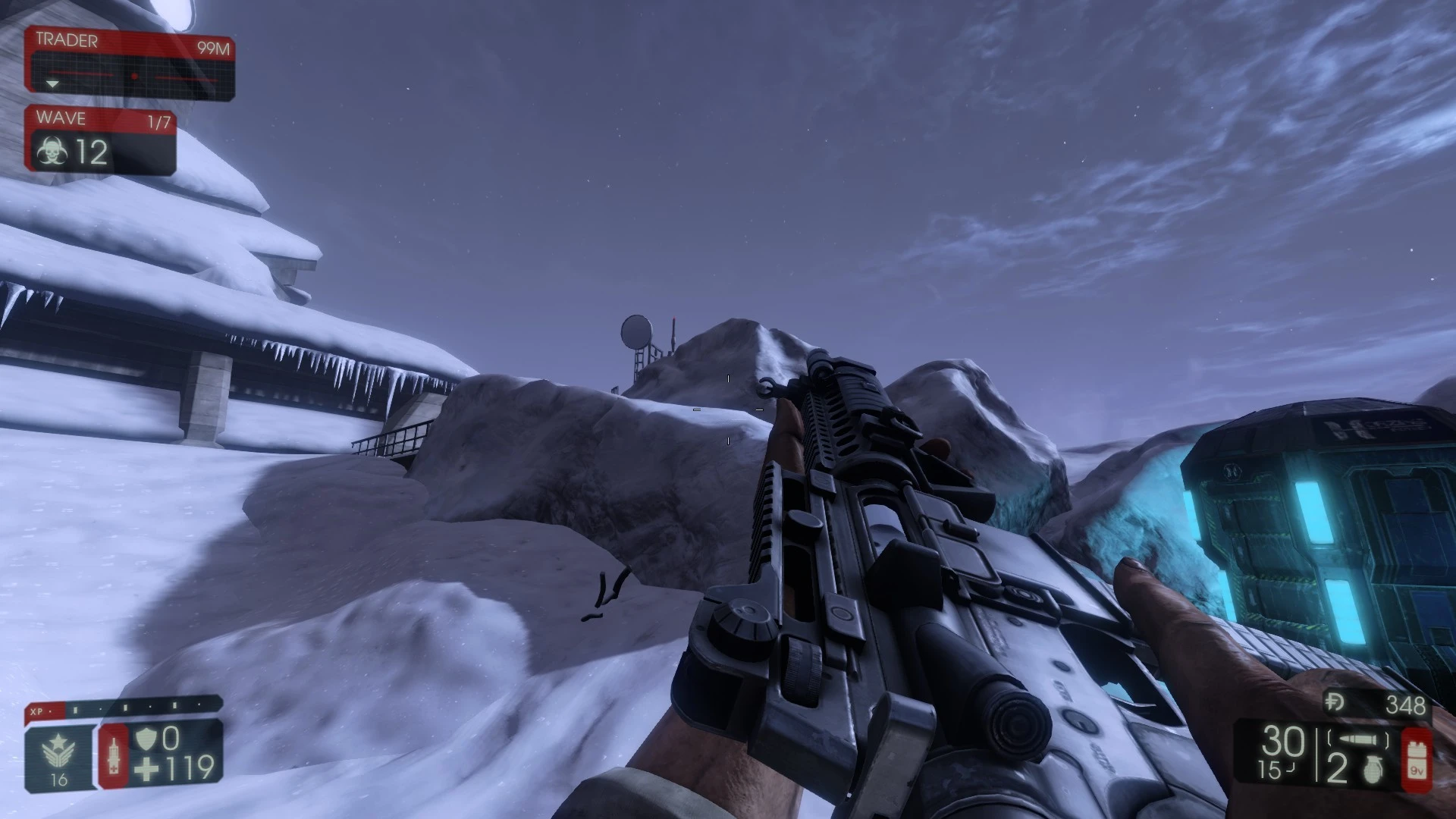The width and height of the screenshot is (1456, 819).
Task: Click the biohazard skull icon on the wave counter
Action: point(53,150)
